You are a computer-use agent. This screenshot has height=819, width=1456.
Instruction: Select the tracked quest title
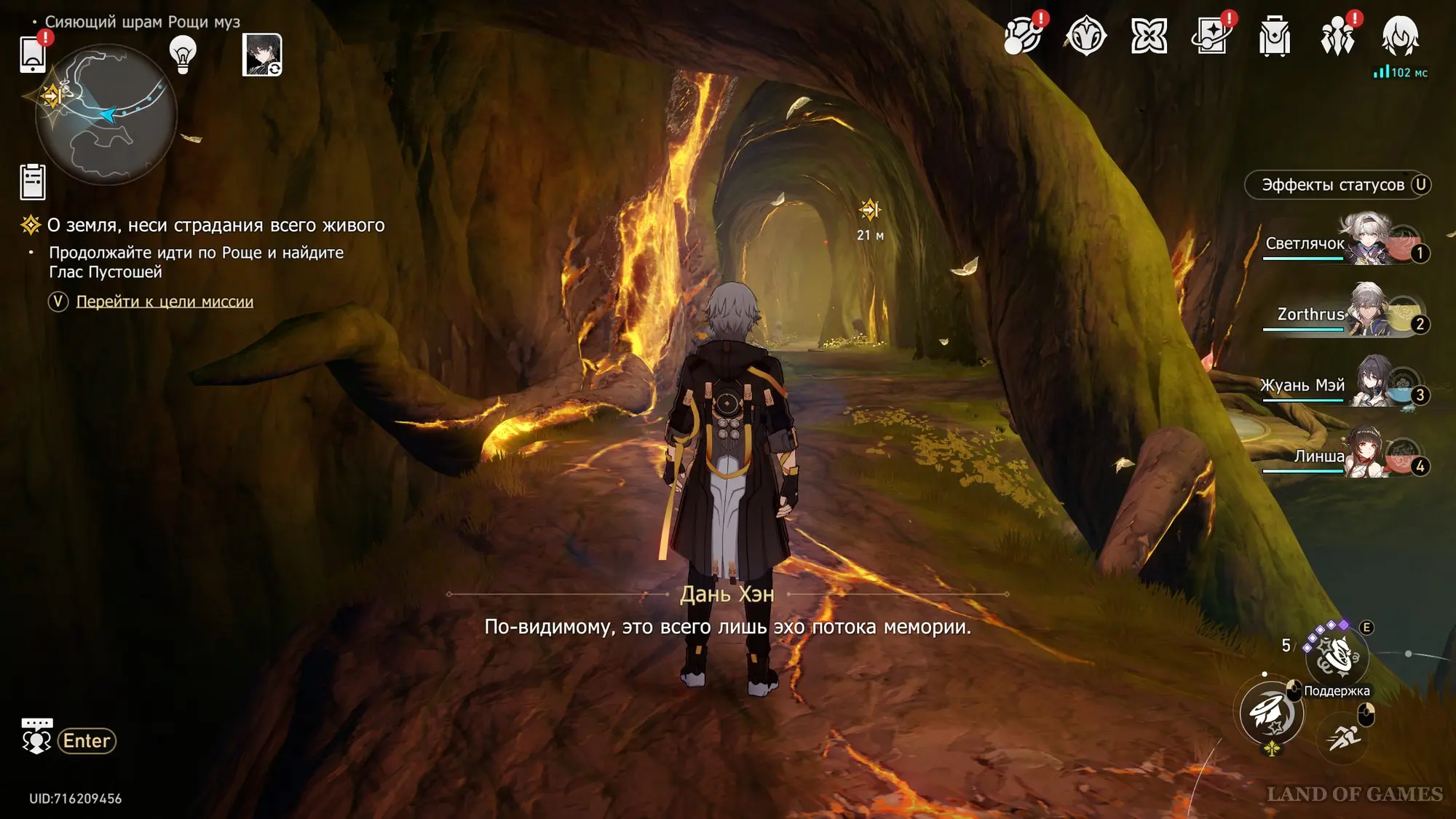pyautogui.click(x=215, y=226)
